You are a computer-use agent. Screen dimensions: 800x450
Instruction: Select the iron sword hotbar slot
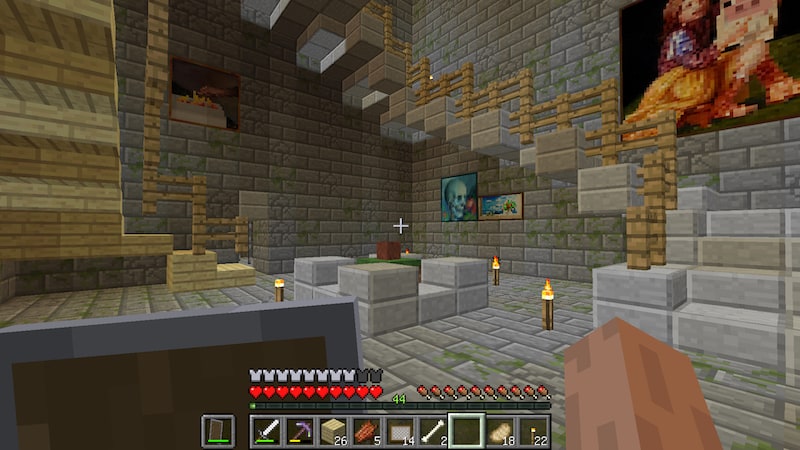pyautogui.click(x=266, y=431)
